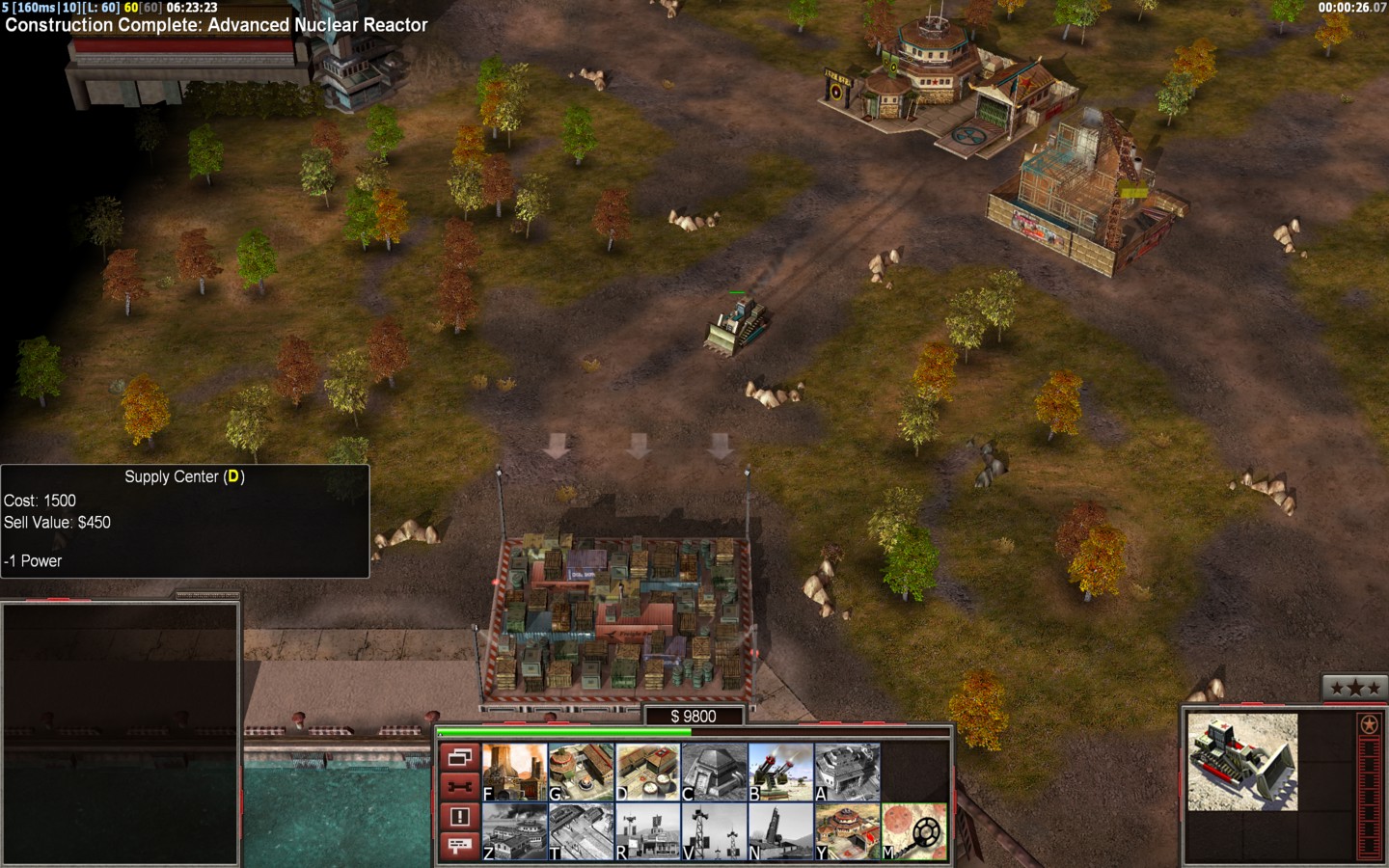Click the exclamation mark button
This screenshot has height=868, width=1389.
coord(459,817)
